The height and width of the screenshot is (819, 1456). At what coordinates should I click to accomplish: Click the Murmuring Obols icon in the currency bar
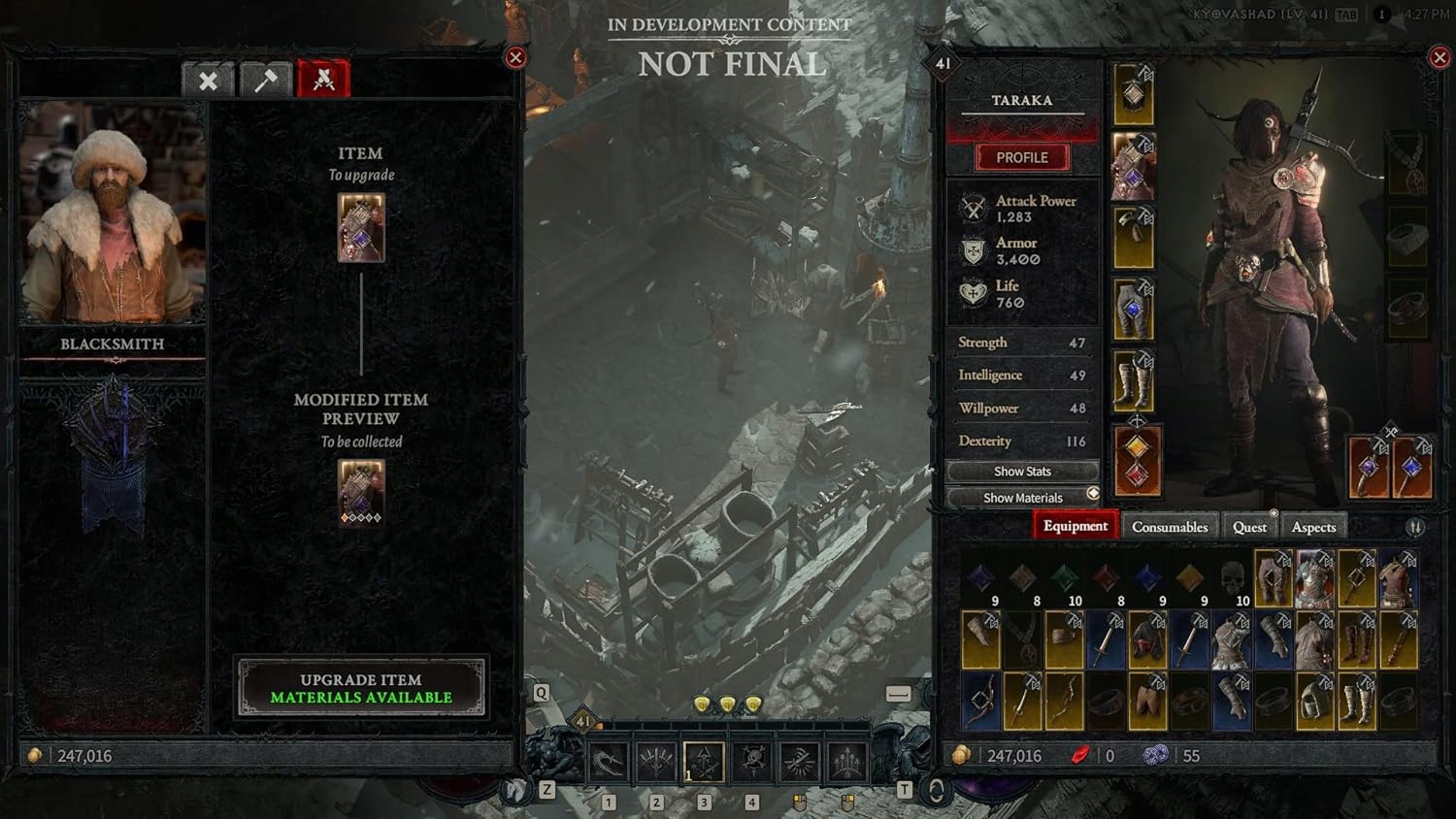(x=1155, y=756)
